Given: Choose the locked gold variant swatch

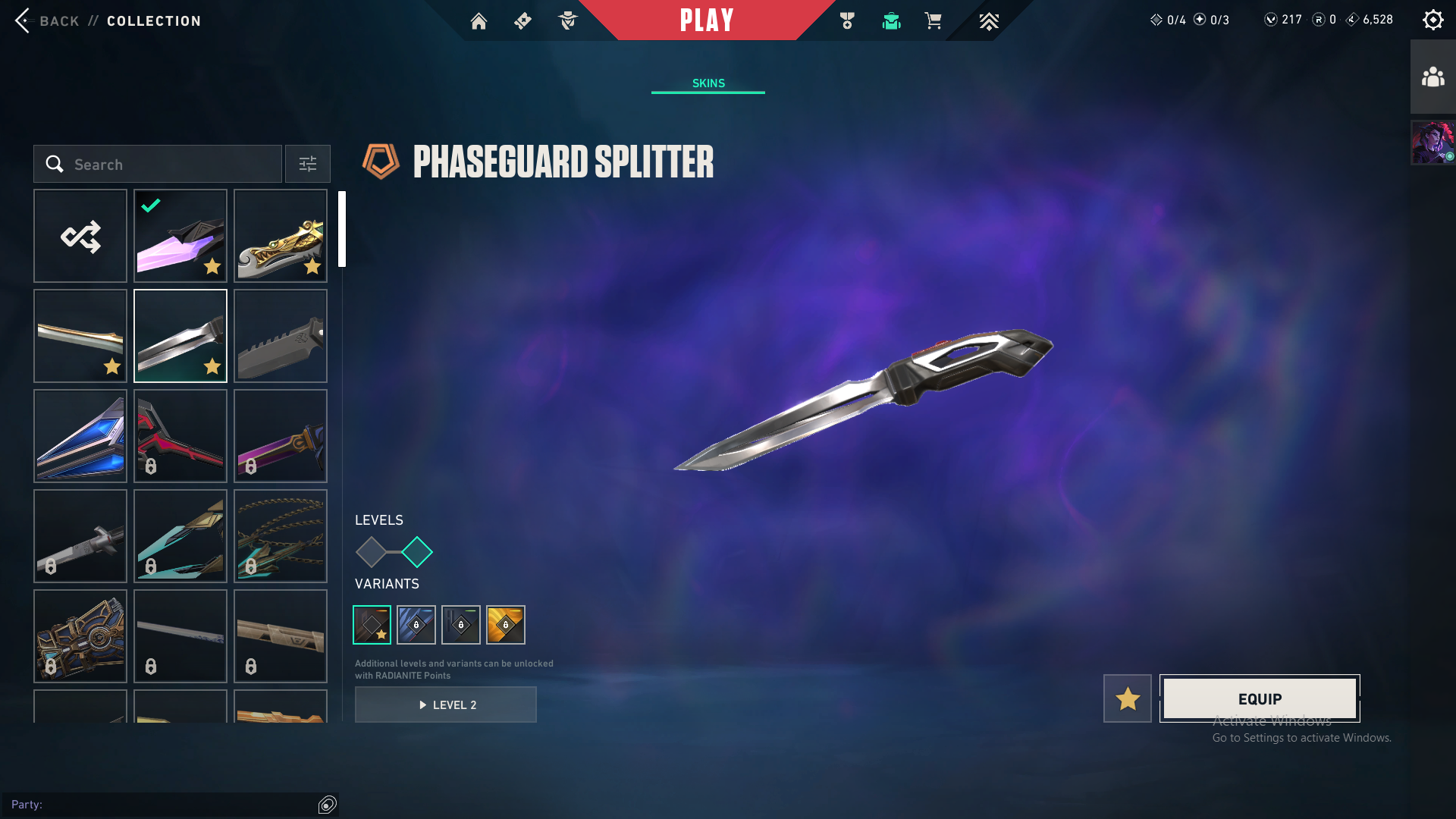Looking at the screenshot, I should pyautogui.click(x=506, y=625).
